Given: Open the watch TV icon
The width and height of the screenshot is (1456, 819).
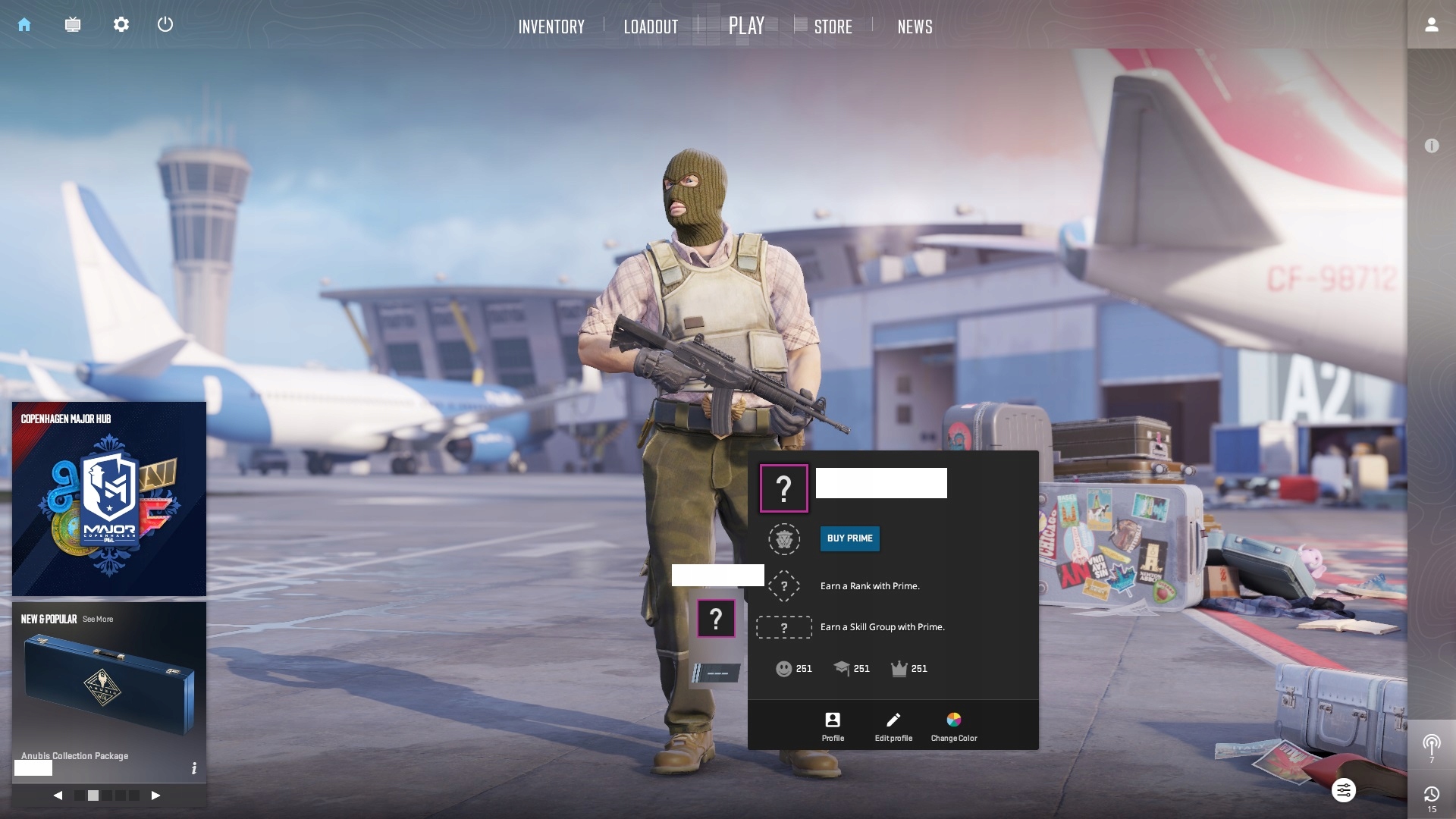Looking at the screenshot, I should point(73,24).
